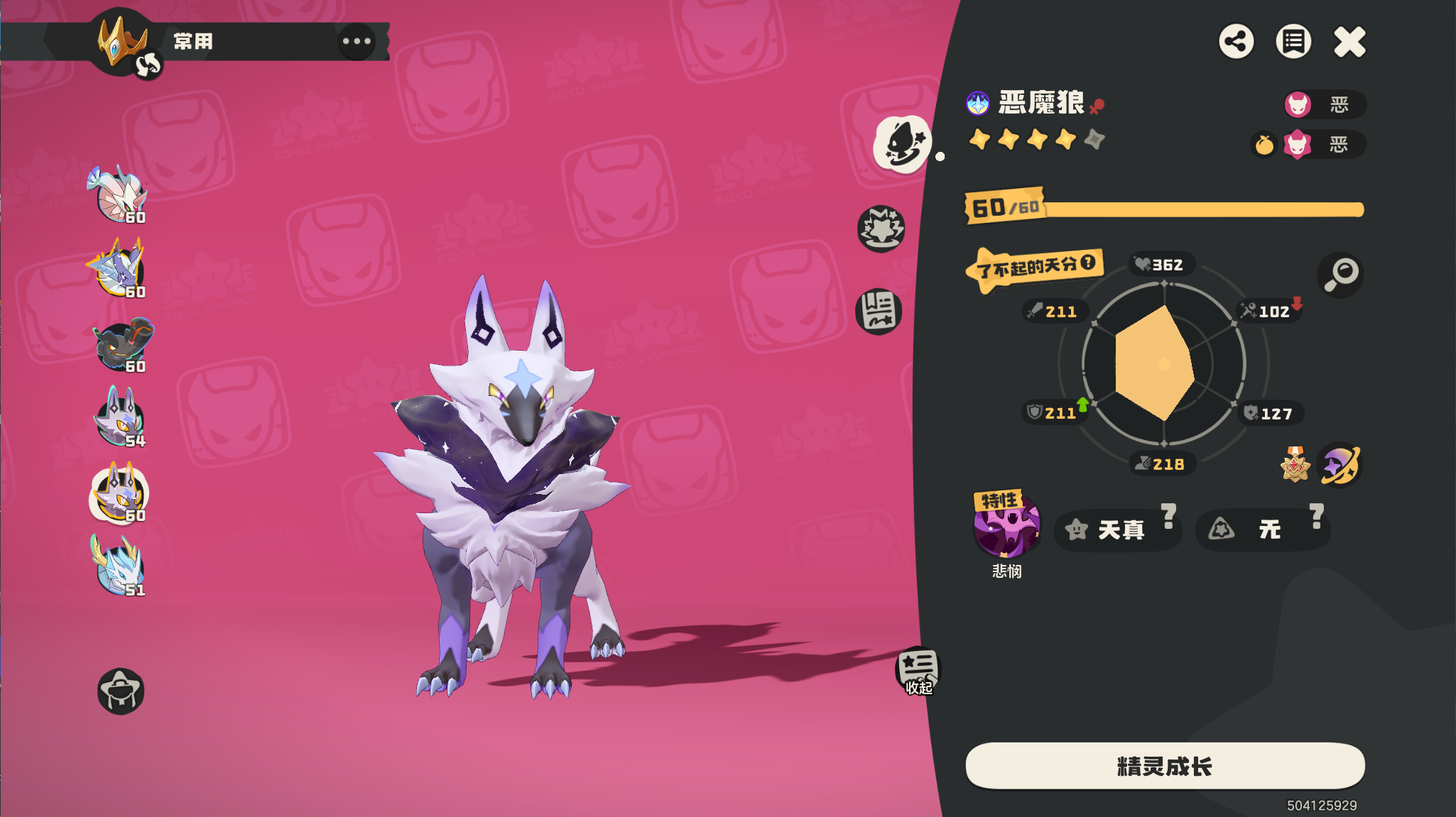Select the 无 empty slot
The height and width of the screenshot is (817, 1456).
tap(1261, 530)
